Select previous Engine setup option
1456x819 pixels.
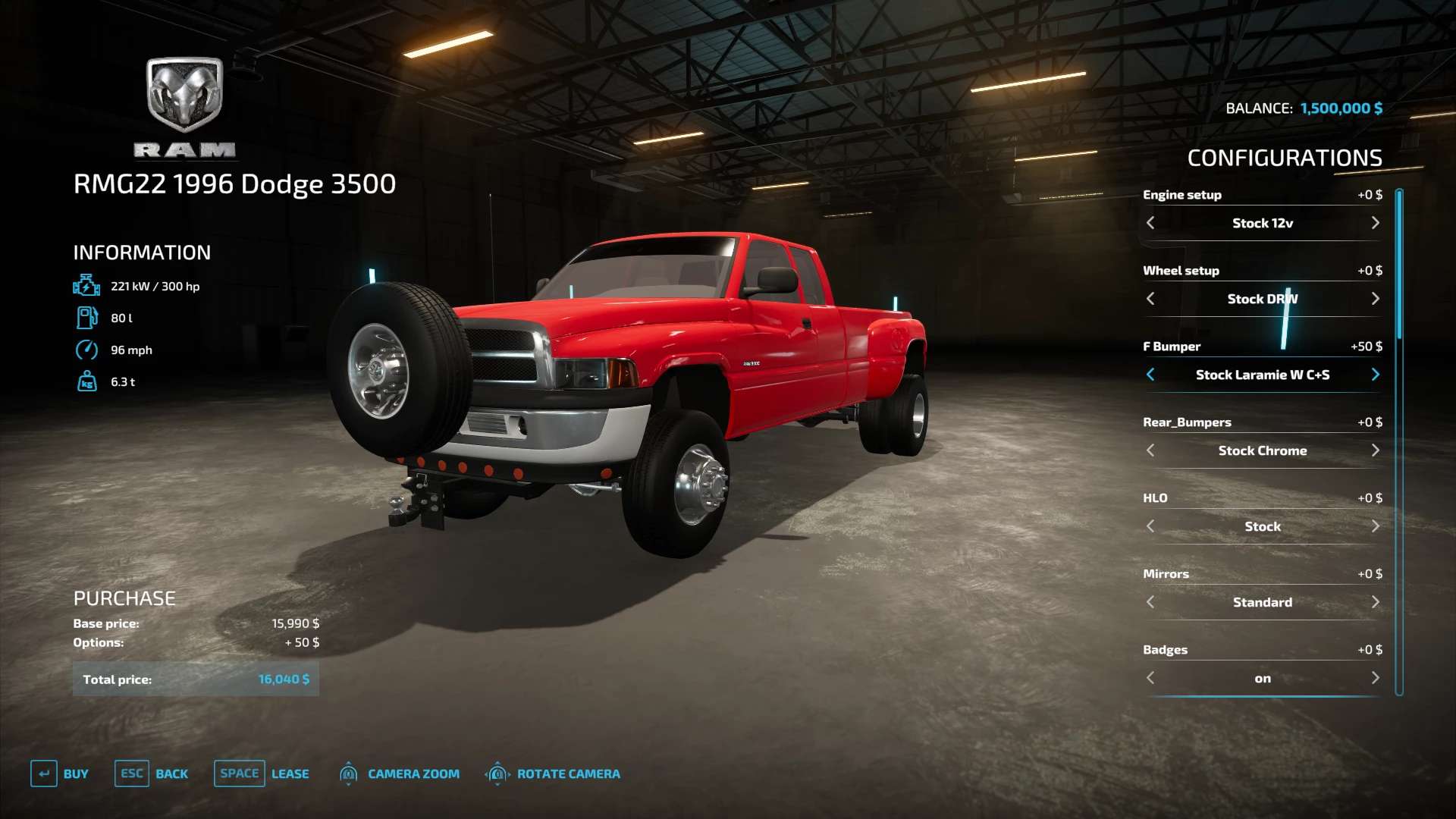click(x=1150, y=223)
